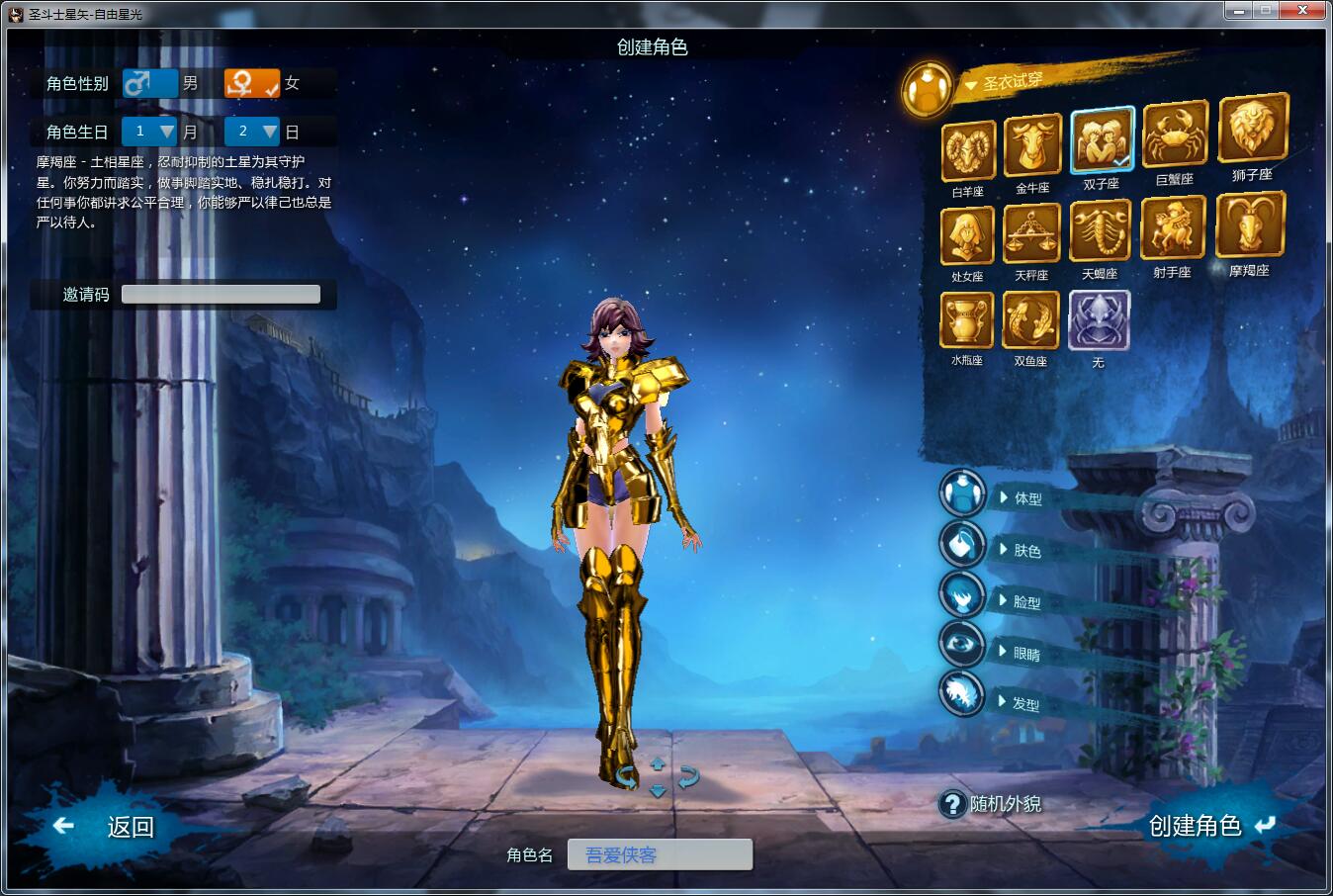1333x896 pixels.
Task: Select the male gender option
Action: click(x=150, y=83)
